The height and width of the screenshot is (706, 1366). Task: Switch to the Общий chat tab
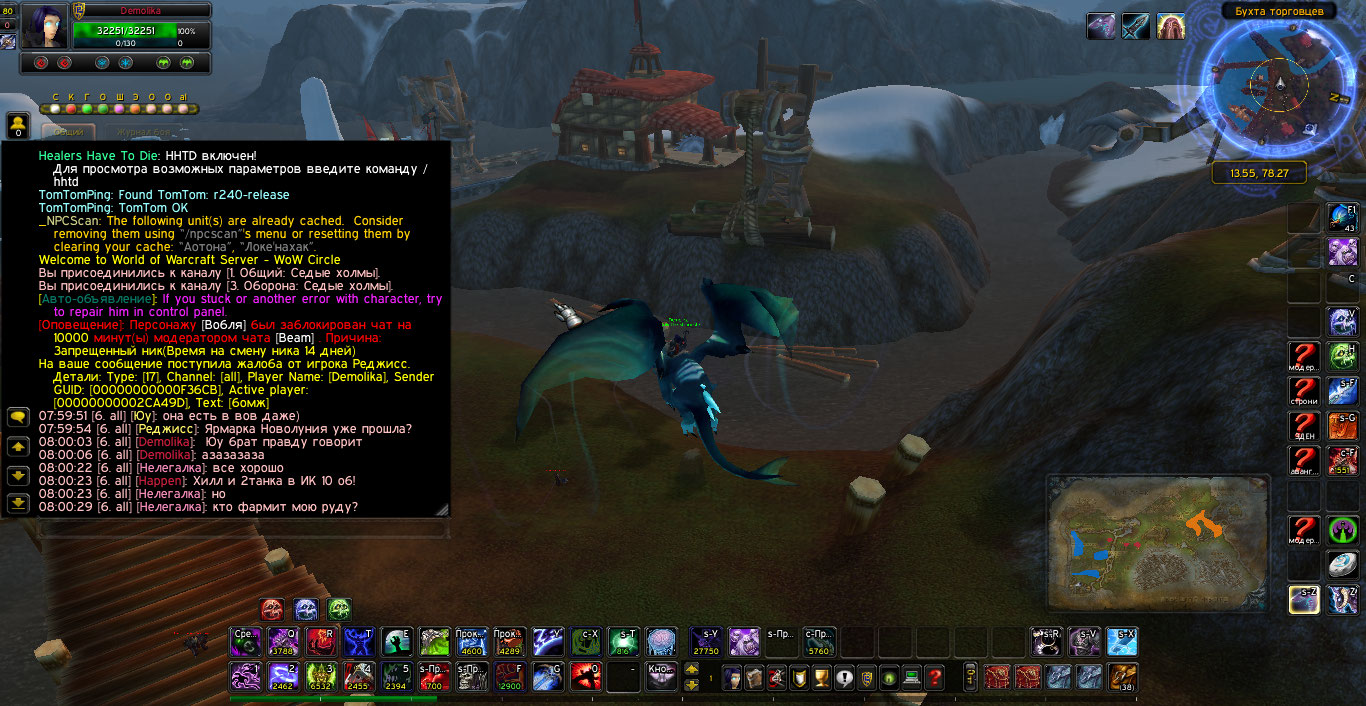pyautogui.click(x=68, y=132)
